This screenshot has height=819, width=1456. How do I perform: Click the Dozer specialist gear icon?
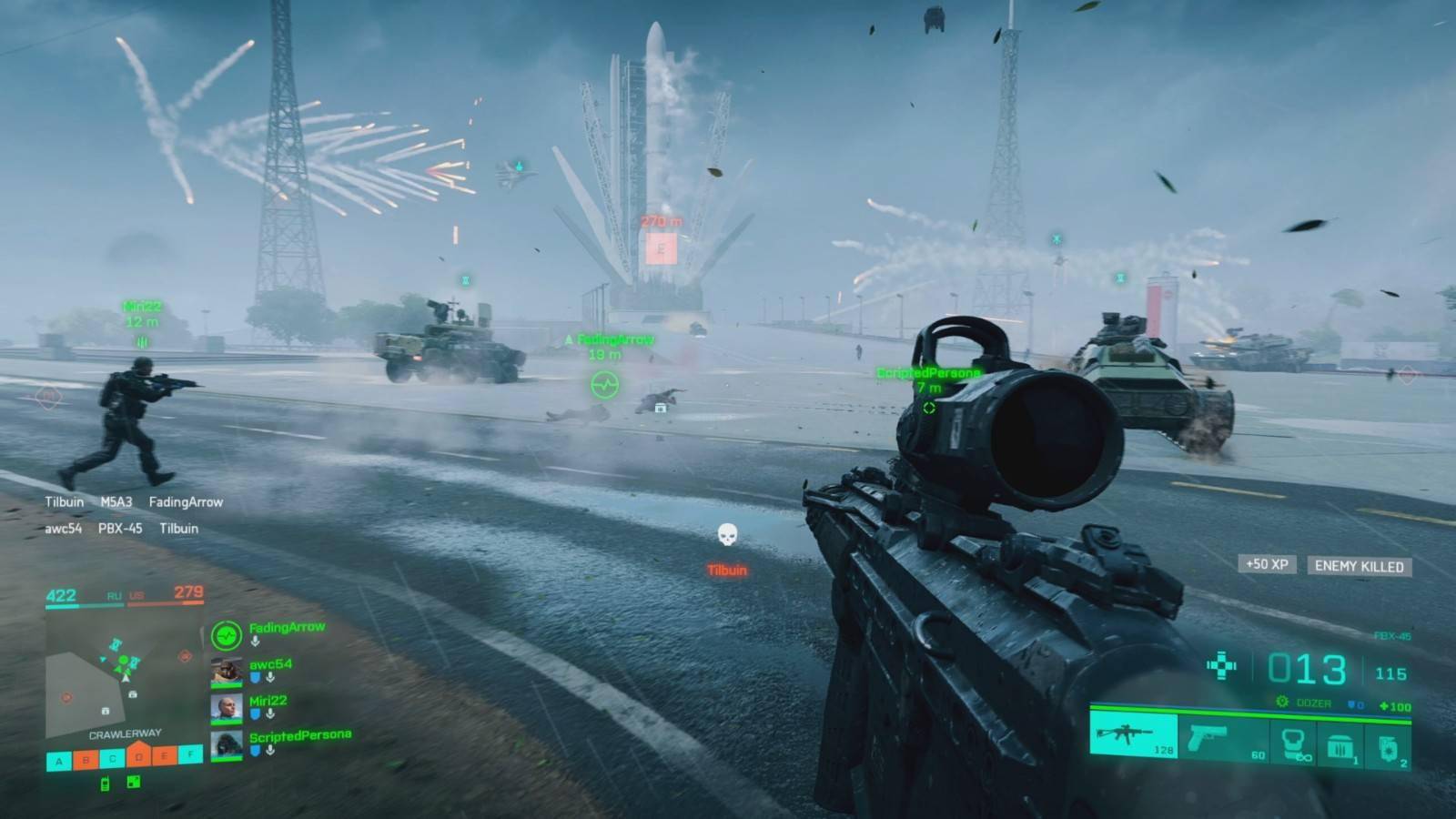pos(1282,703)
